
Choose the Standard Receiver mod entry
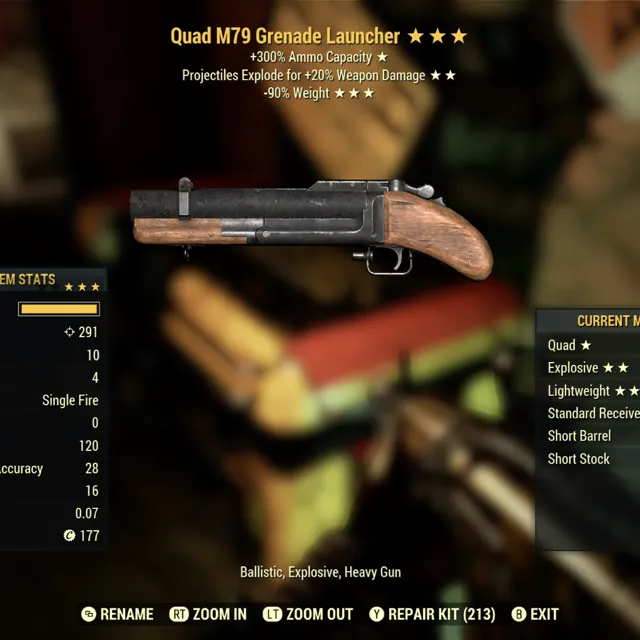(x=593, y=413)
